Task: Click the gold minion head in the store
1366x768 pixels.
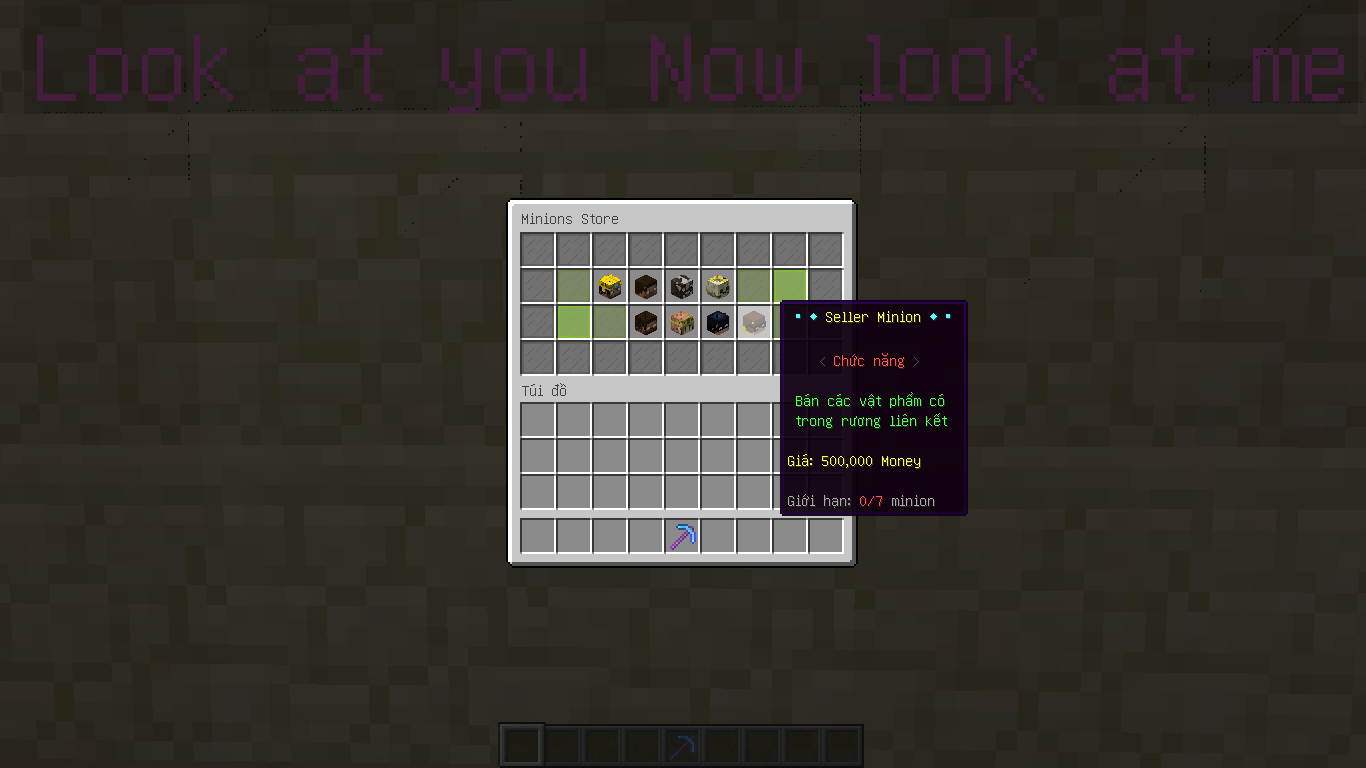Action: 609,286
